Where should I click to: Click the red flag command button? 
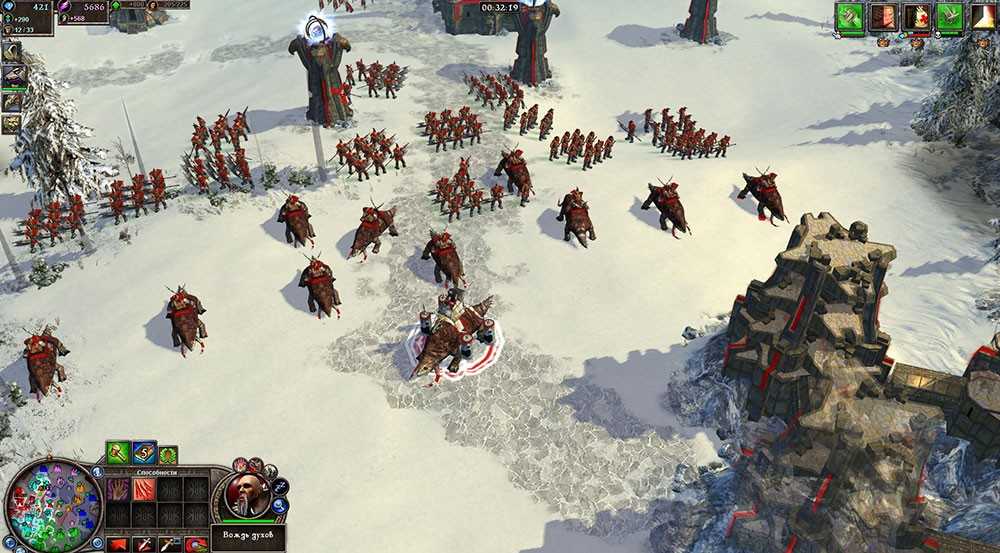click(x=119, y=544)
